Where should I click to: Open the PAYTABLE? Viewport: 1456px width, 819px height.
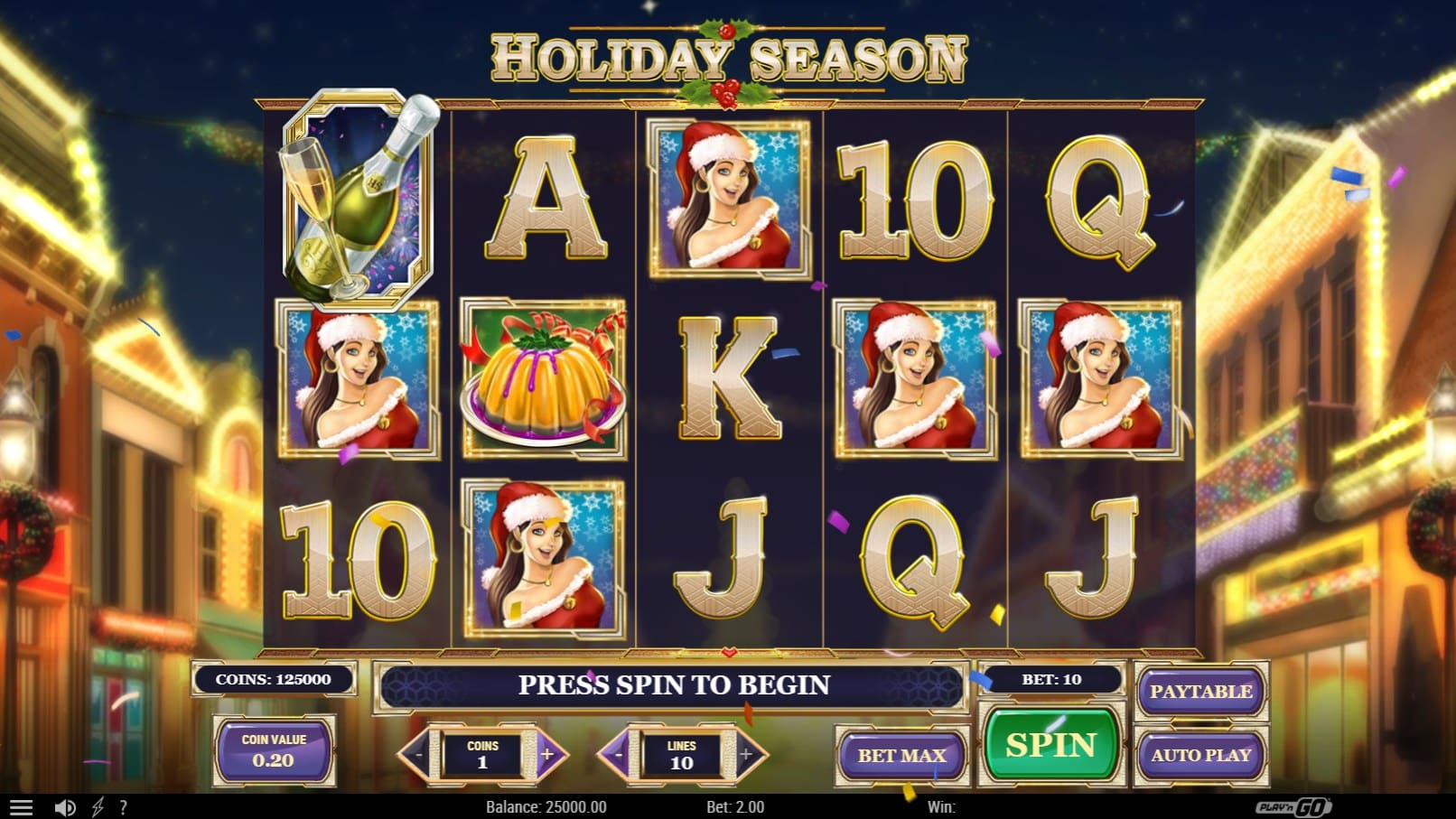[1200, 692]
